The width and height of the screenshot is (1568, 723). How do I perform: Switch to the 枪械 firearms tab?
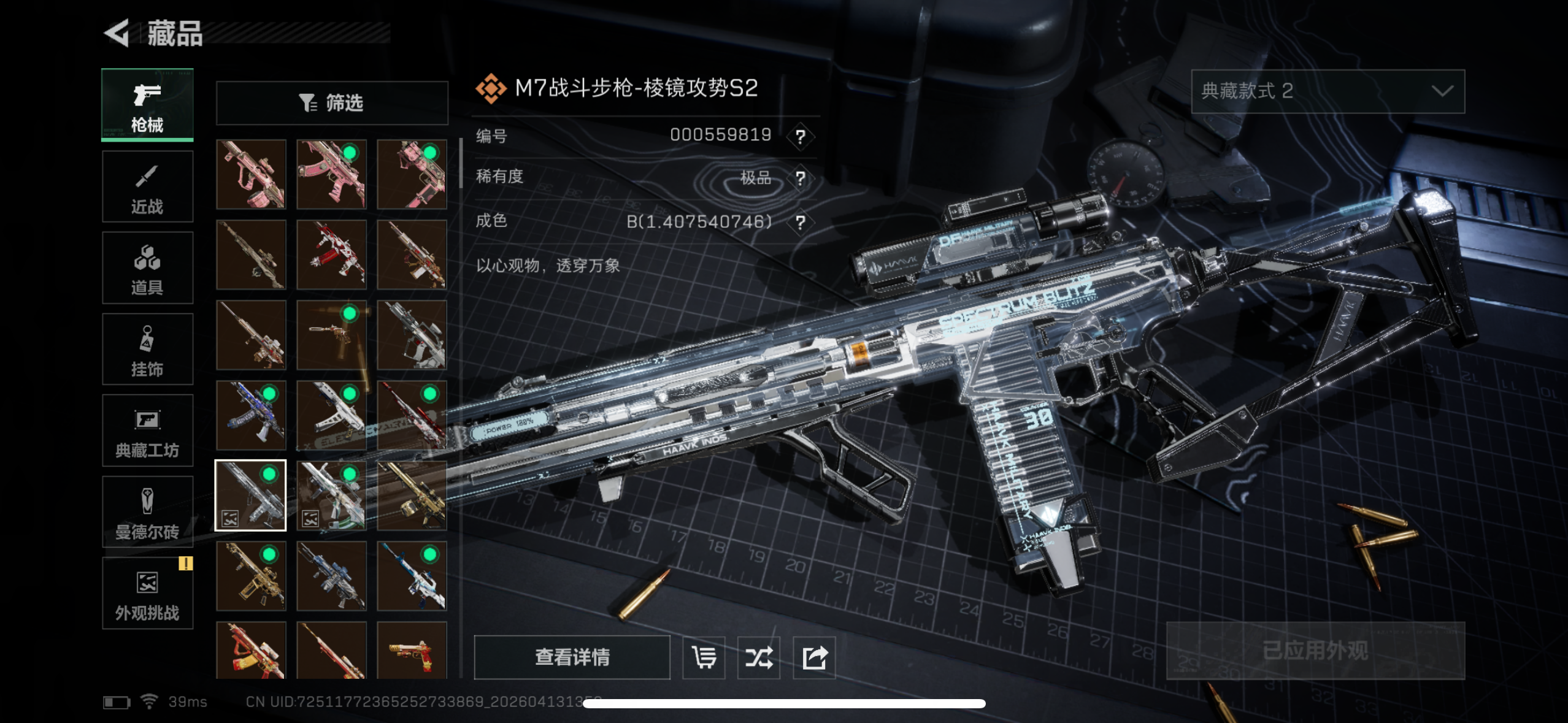pyautogui.click(x=147, y=105)
